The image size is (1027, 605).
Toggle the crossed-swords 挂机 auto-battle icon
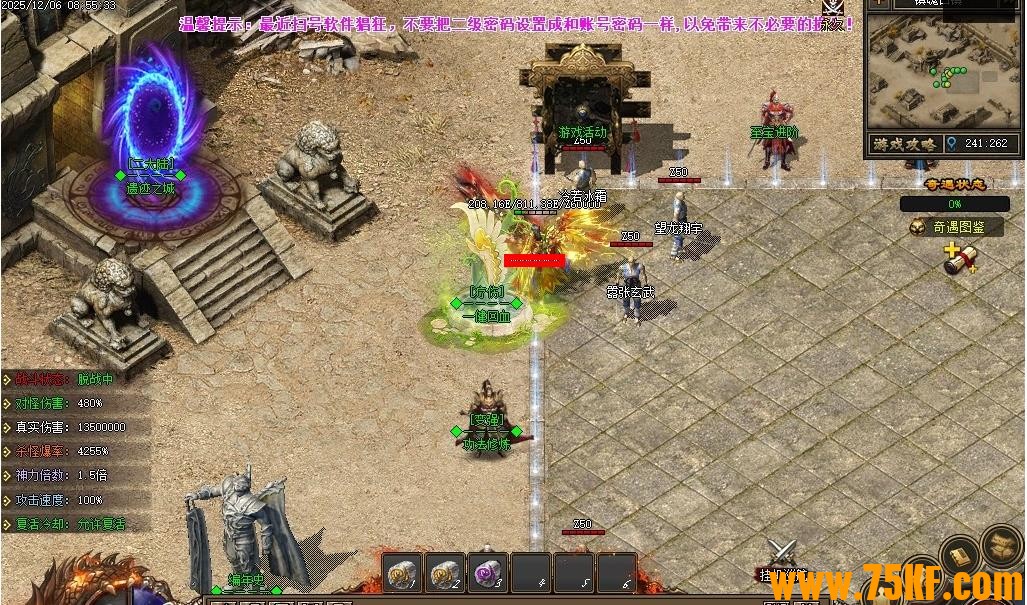click(x=782, y=555)
